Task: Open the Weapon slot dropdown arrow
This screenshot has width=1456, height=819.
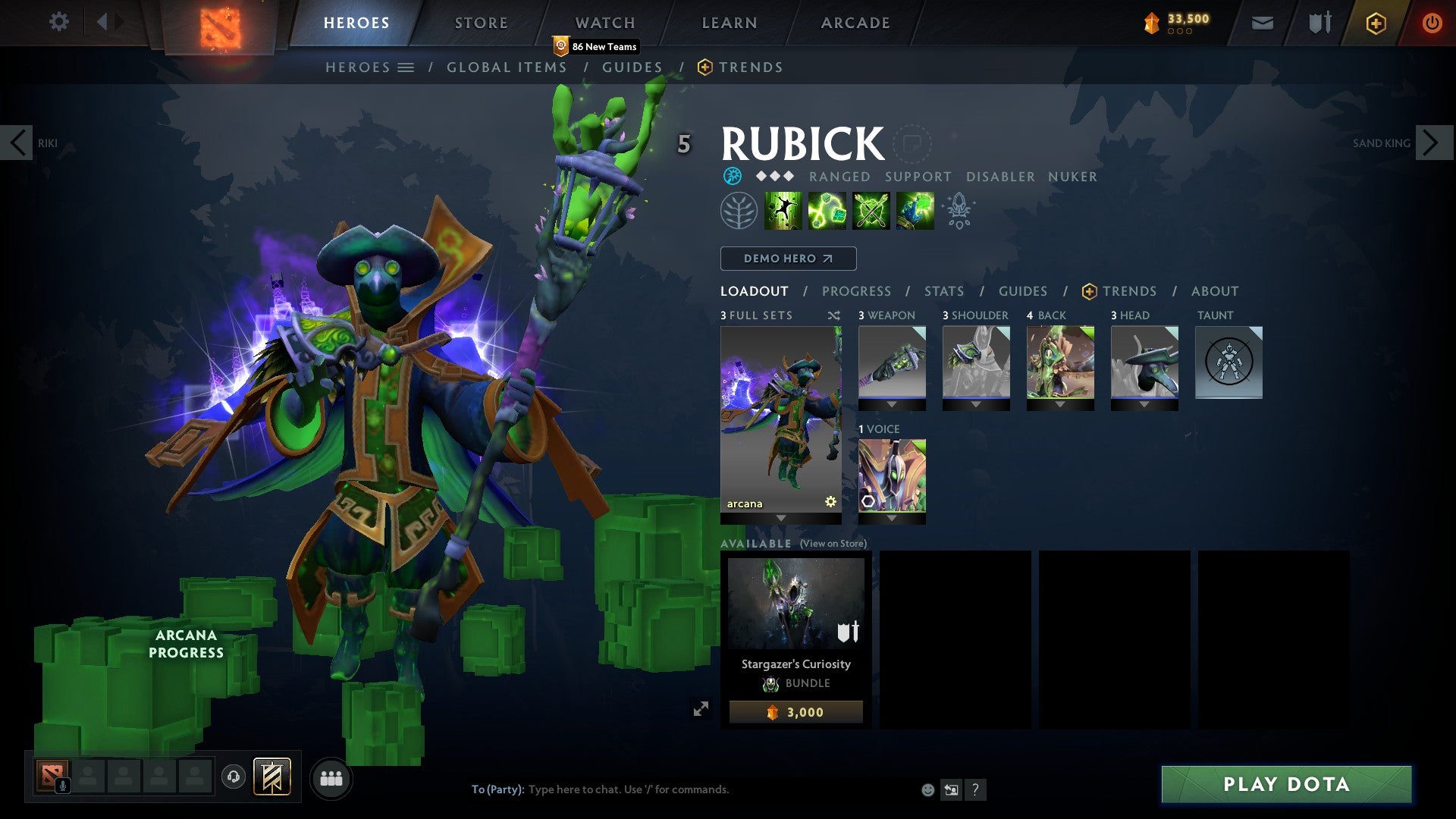Action: pos(892,403)
